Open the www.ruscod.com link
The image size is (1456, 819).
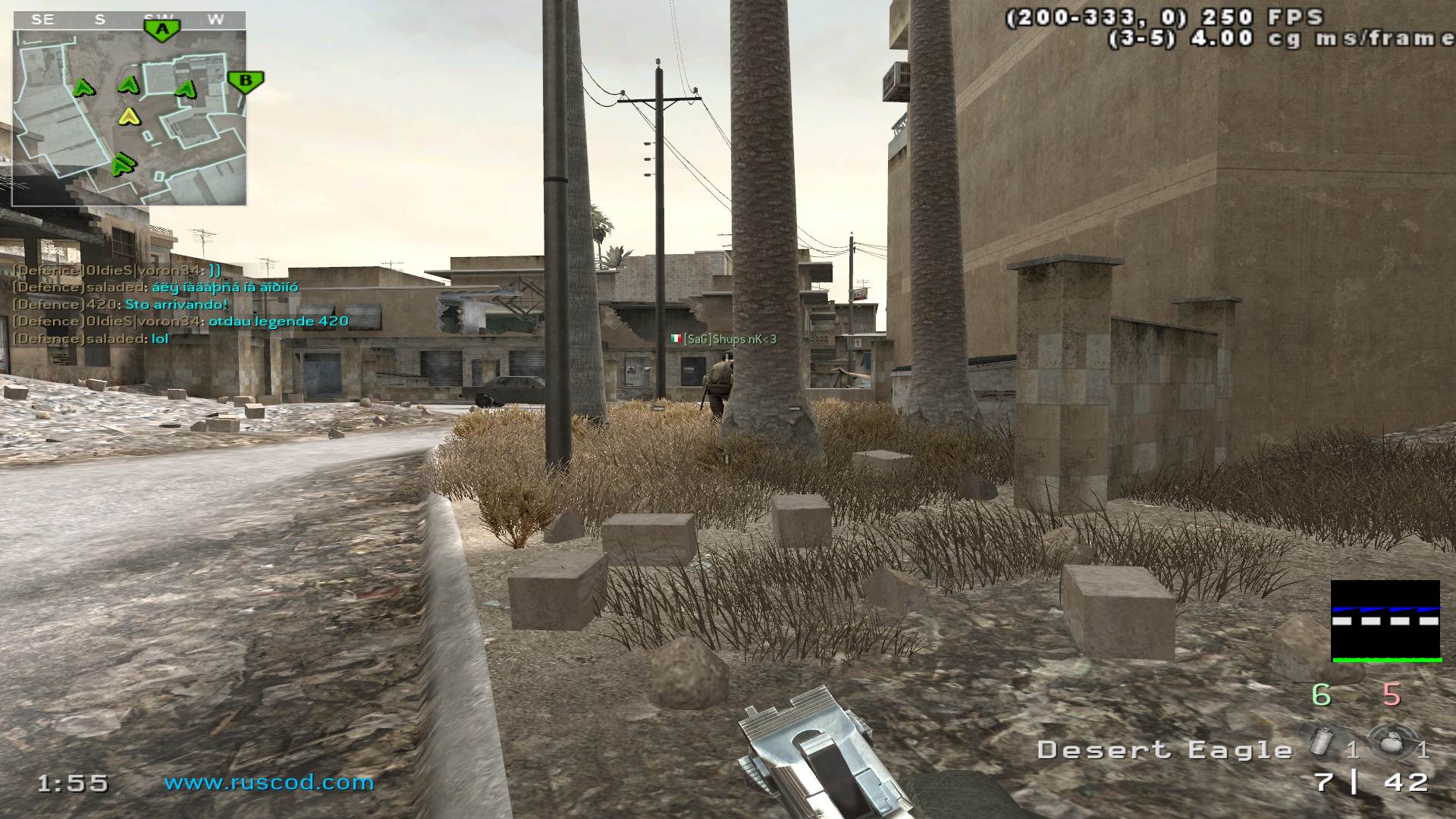pos(269,782)
